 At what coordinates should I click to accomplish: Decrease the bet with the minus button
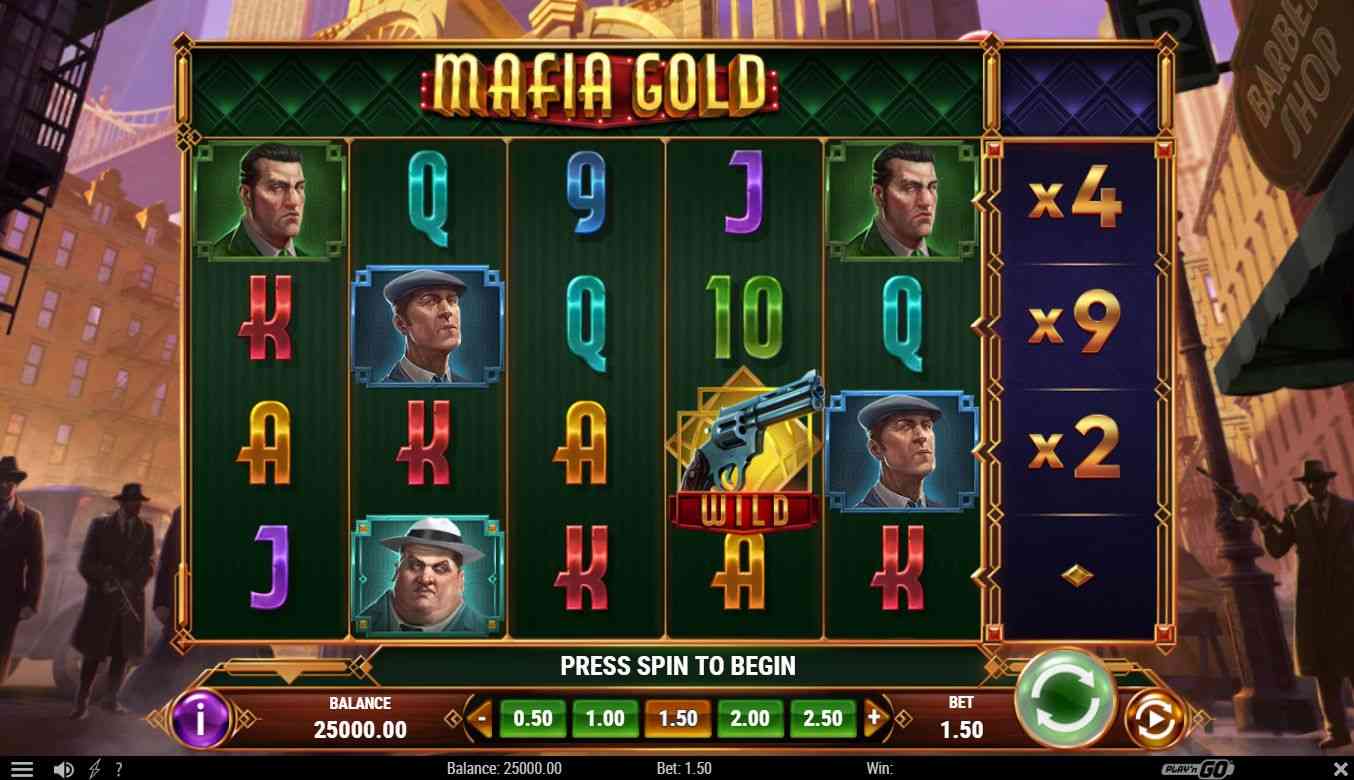coord(482,718)
